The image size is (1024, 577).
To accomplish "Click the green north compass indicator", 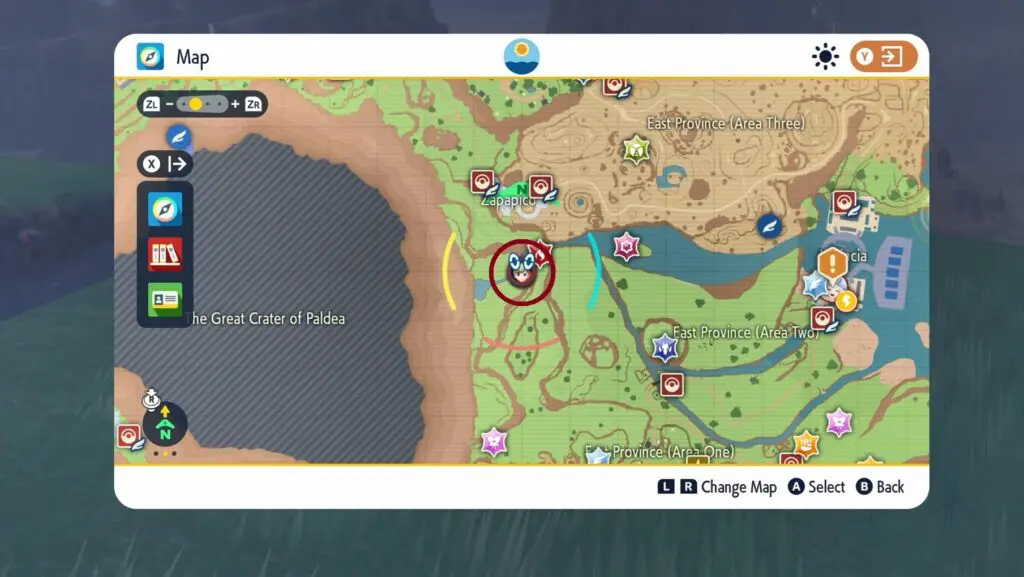I will (x=165, y=426).
